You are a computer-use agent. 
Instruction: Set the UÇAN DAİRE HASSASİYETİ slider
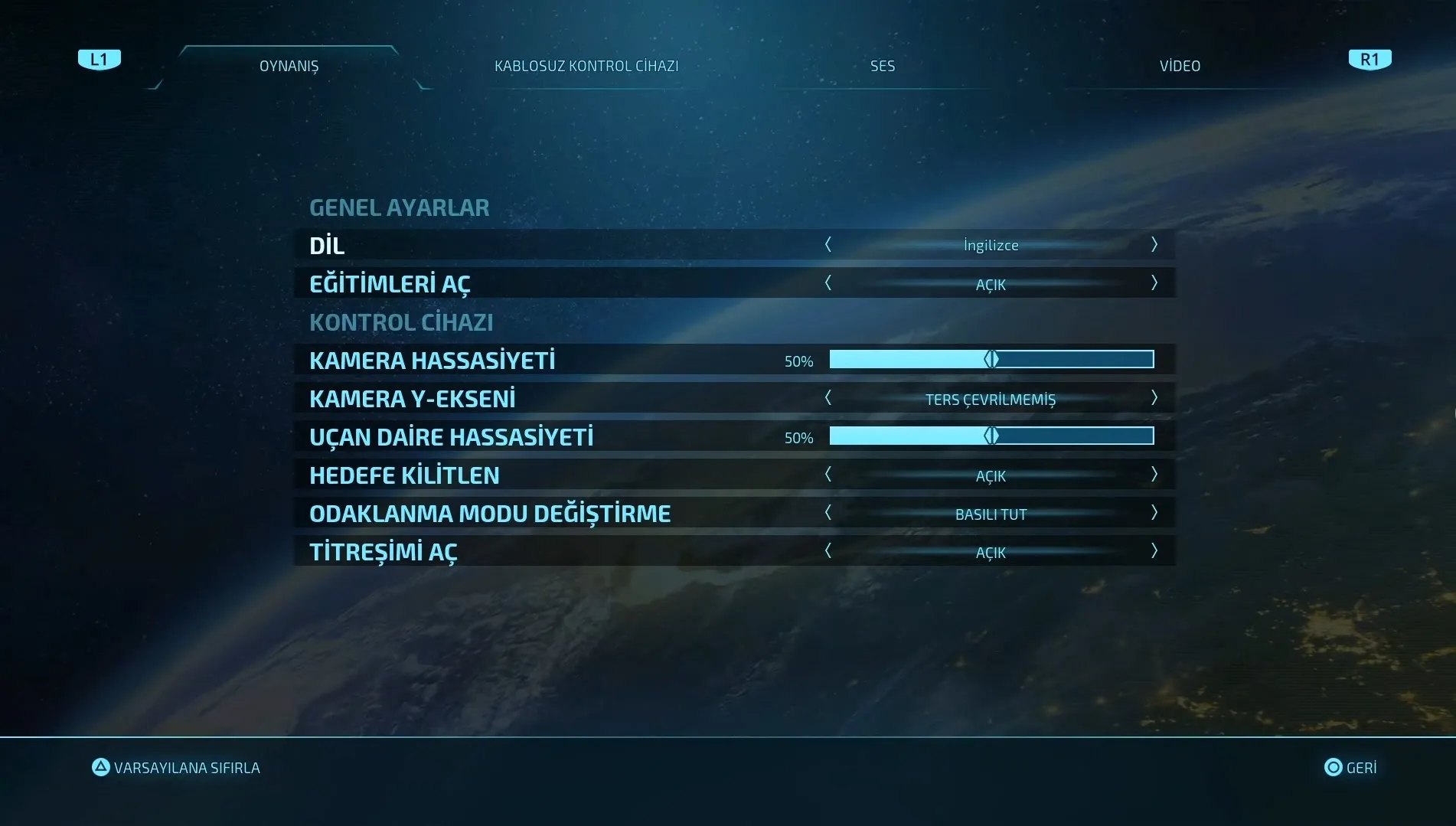click(991, 436)
